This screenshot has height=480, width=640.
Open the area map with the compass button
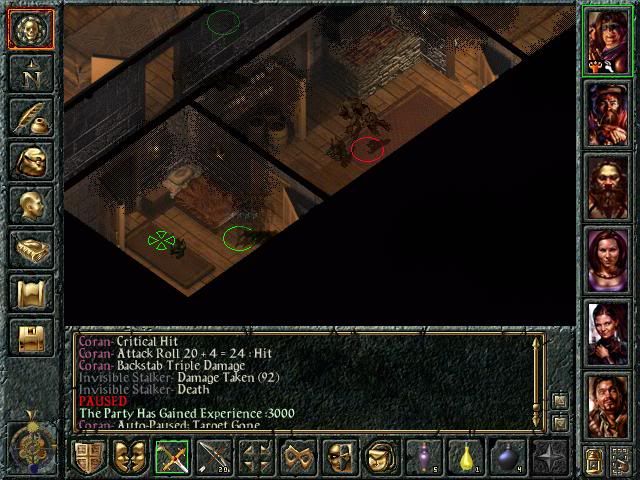coord(30,74)
